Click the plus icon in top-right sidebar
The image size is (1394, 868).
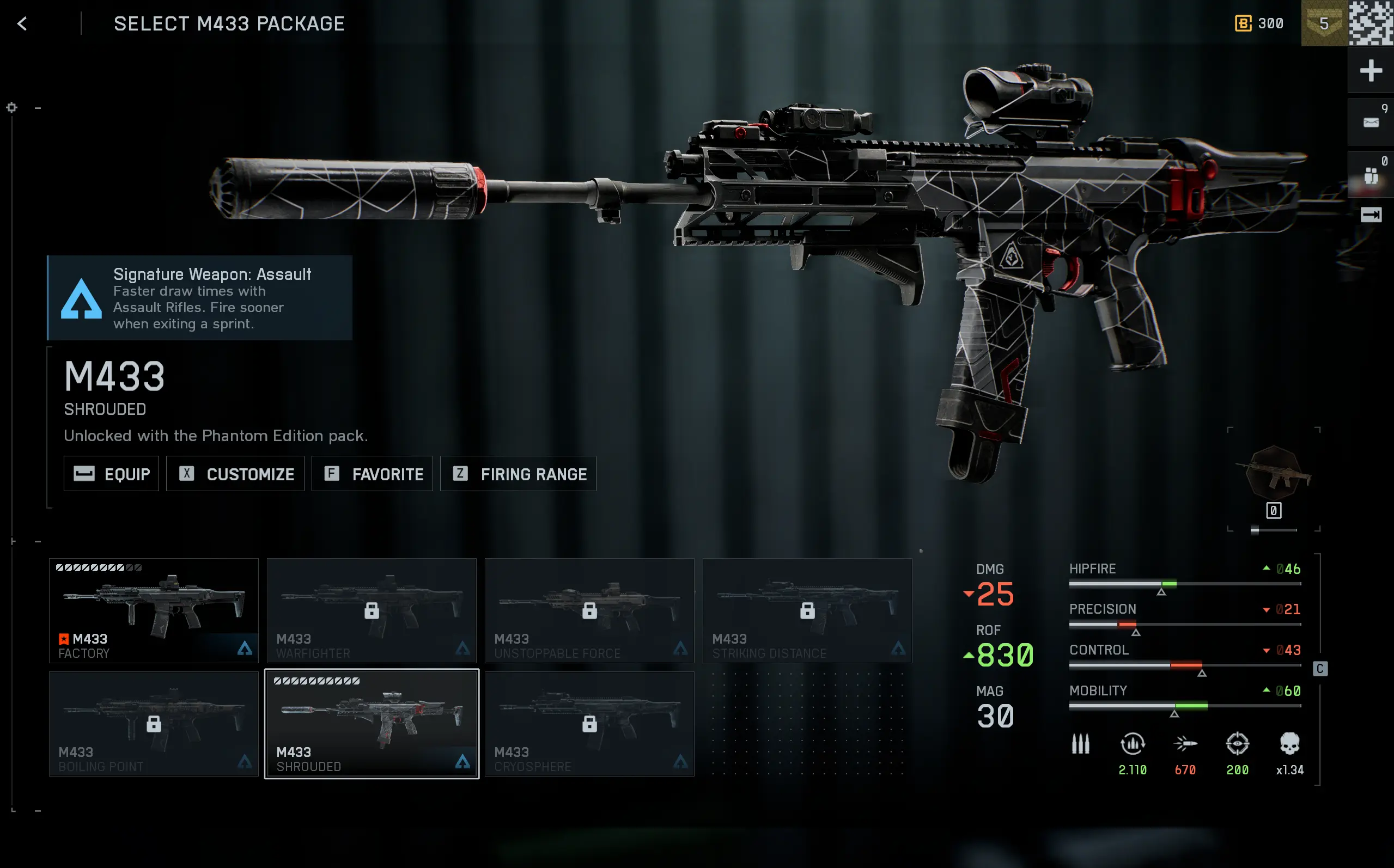click(x=1371, y=71)
